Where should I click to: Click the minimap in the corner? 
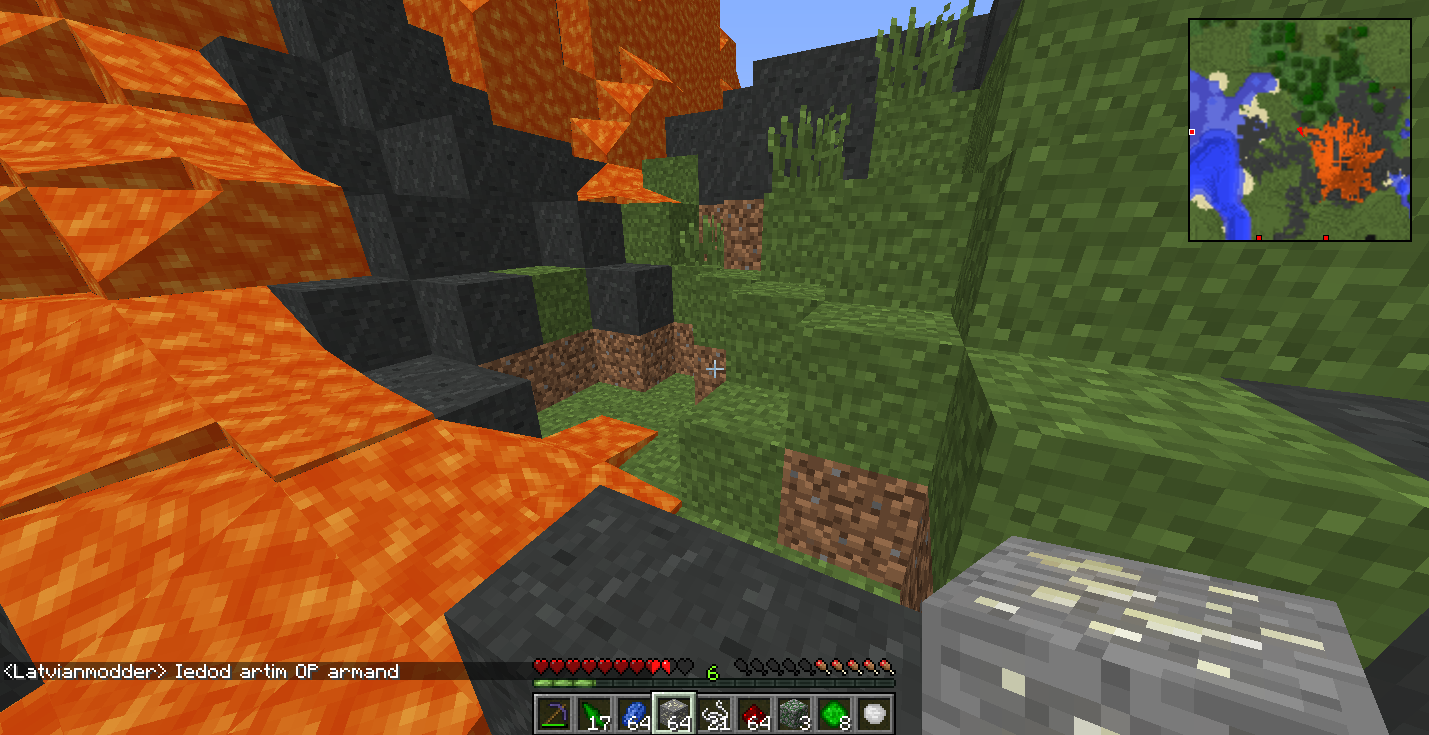click(x=1299, y=130)
